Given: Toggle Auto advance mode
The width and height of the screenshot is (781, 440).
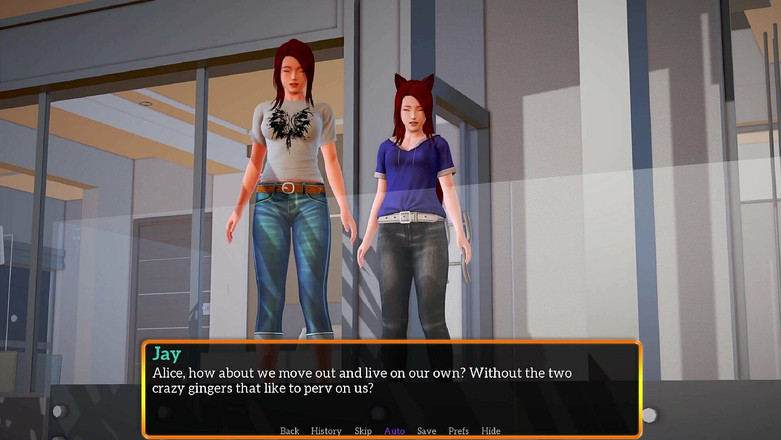Looking at the screenshot, I should [x=395, y=431].
